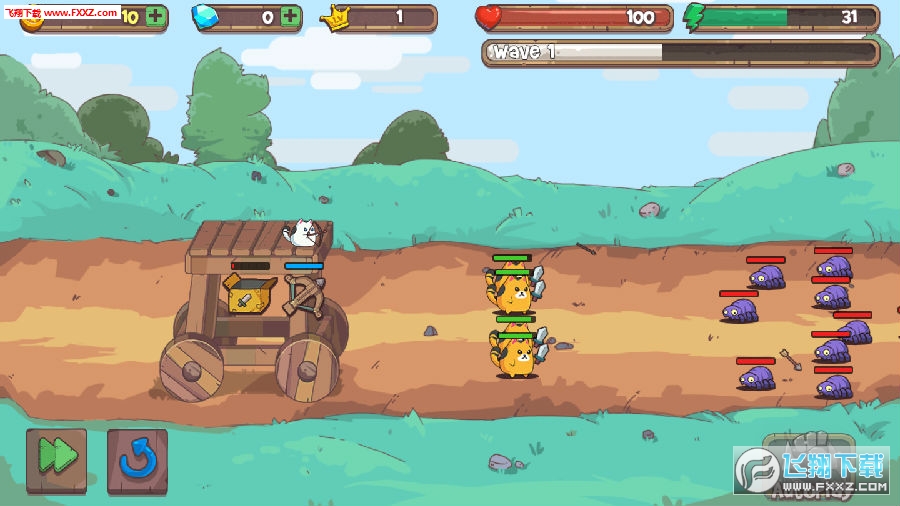Screen dimensions: 900x506
Task: Add more gold coins with the plus
Action: pos(156,17)
